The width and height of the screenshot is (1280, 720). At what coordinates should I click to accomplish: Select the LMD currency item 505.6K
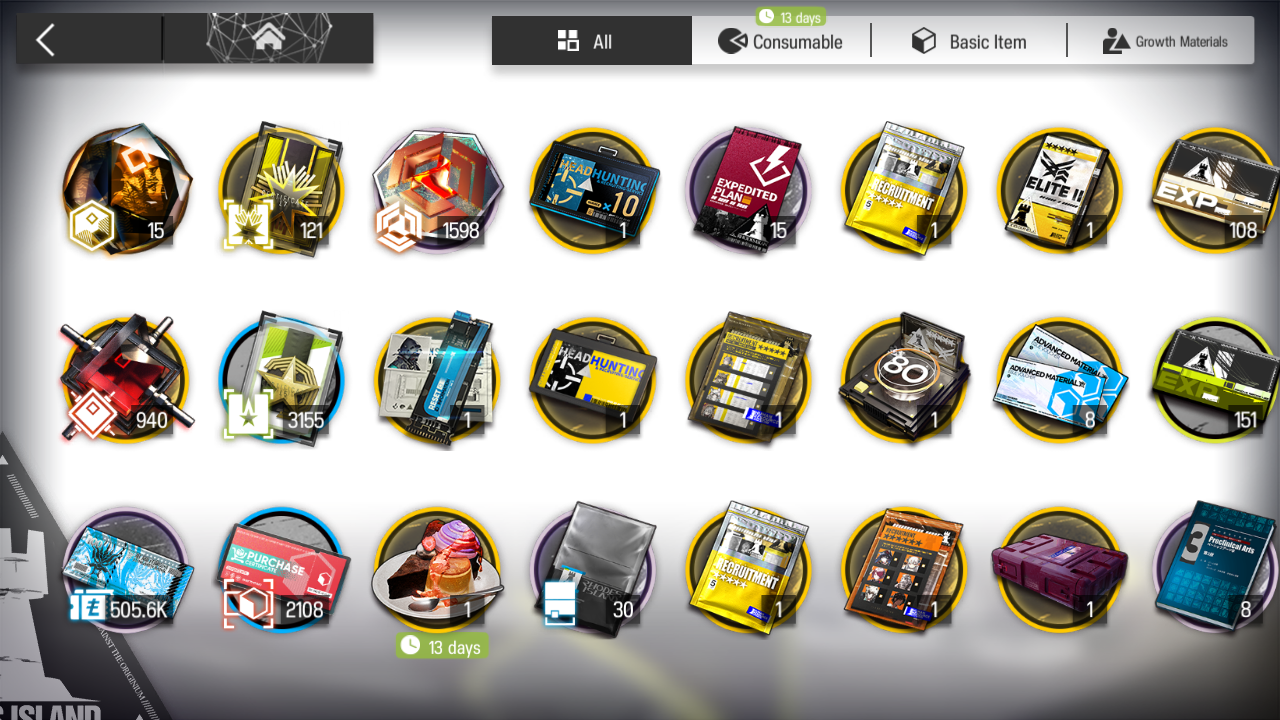coord(126,570)
